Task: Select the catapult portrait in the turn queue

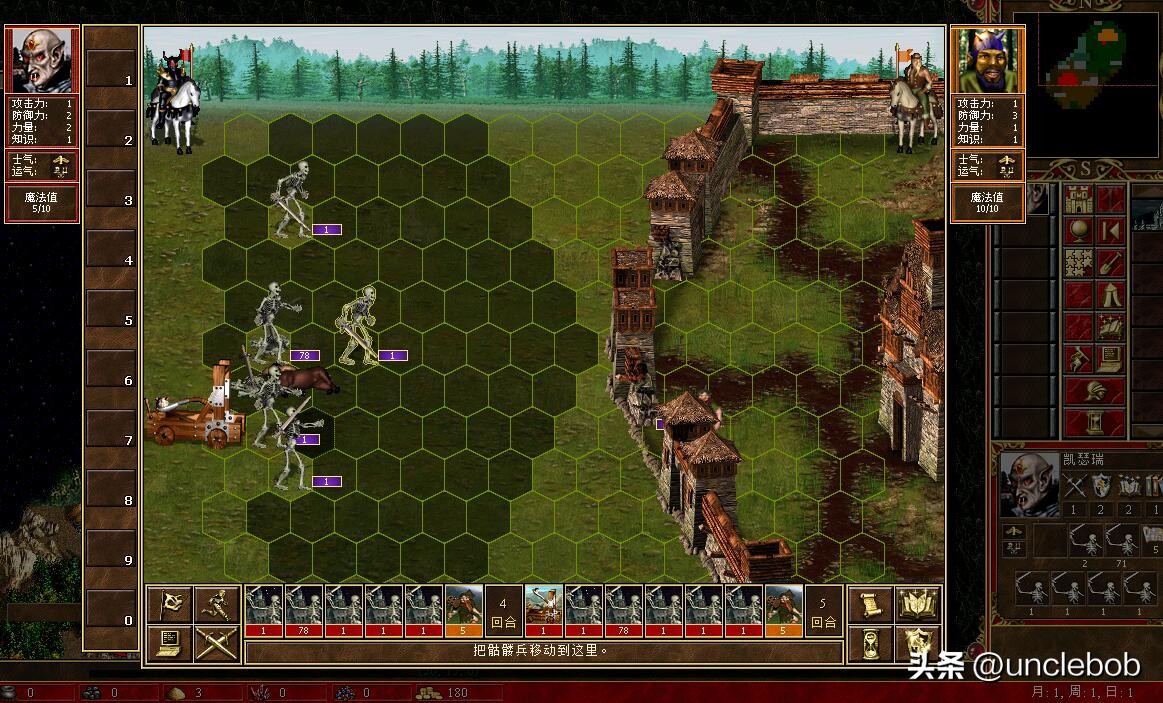Action: (544, 610)
